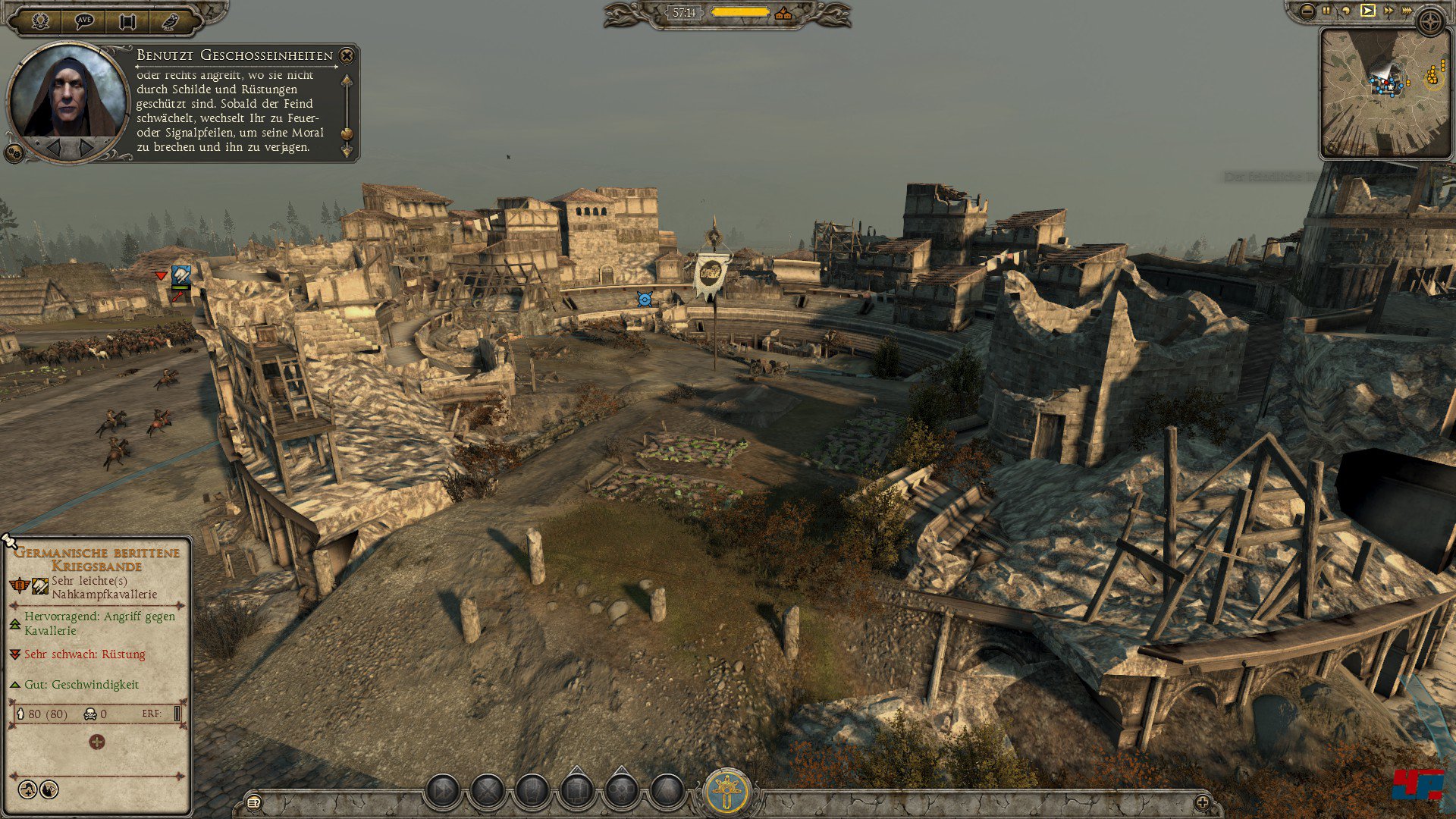Image resolution: width=1456 pixels, height=819 pixels.
Task: Pause the battle with the pause button
Action: click(1326, 11)
